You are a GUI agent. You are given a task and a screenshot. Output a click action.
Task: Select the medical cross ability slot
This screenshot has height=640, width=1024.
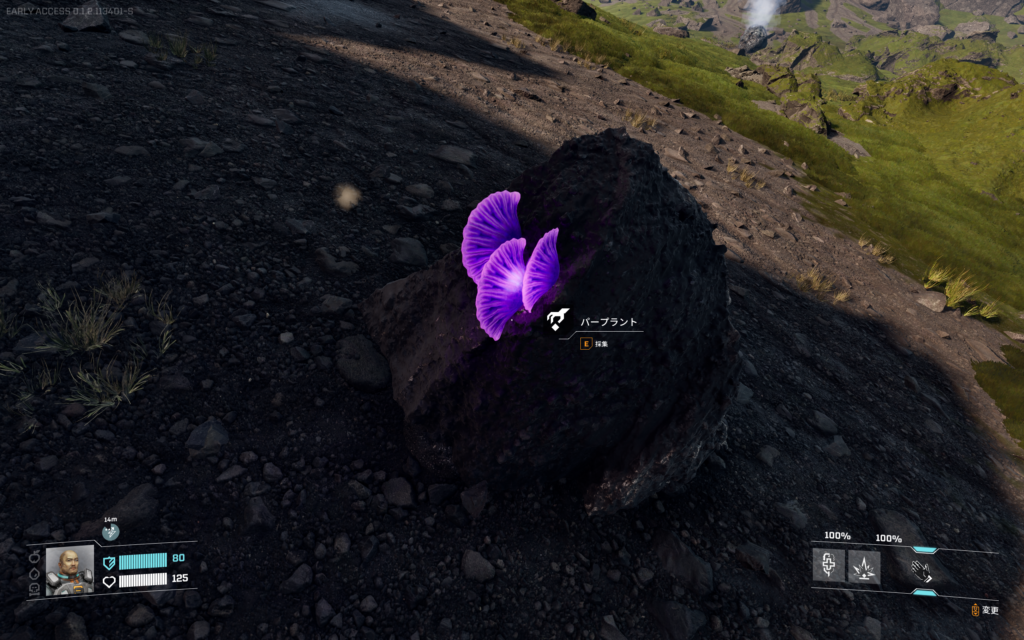(x=829, y=566)
